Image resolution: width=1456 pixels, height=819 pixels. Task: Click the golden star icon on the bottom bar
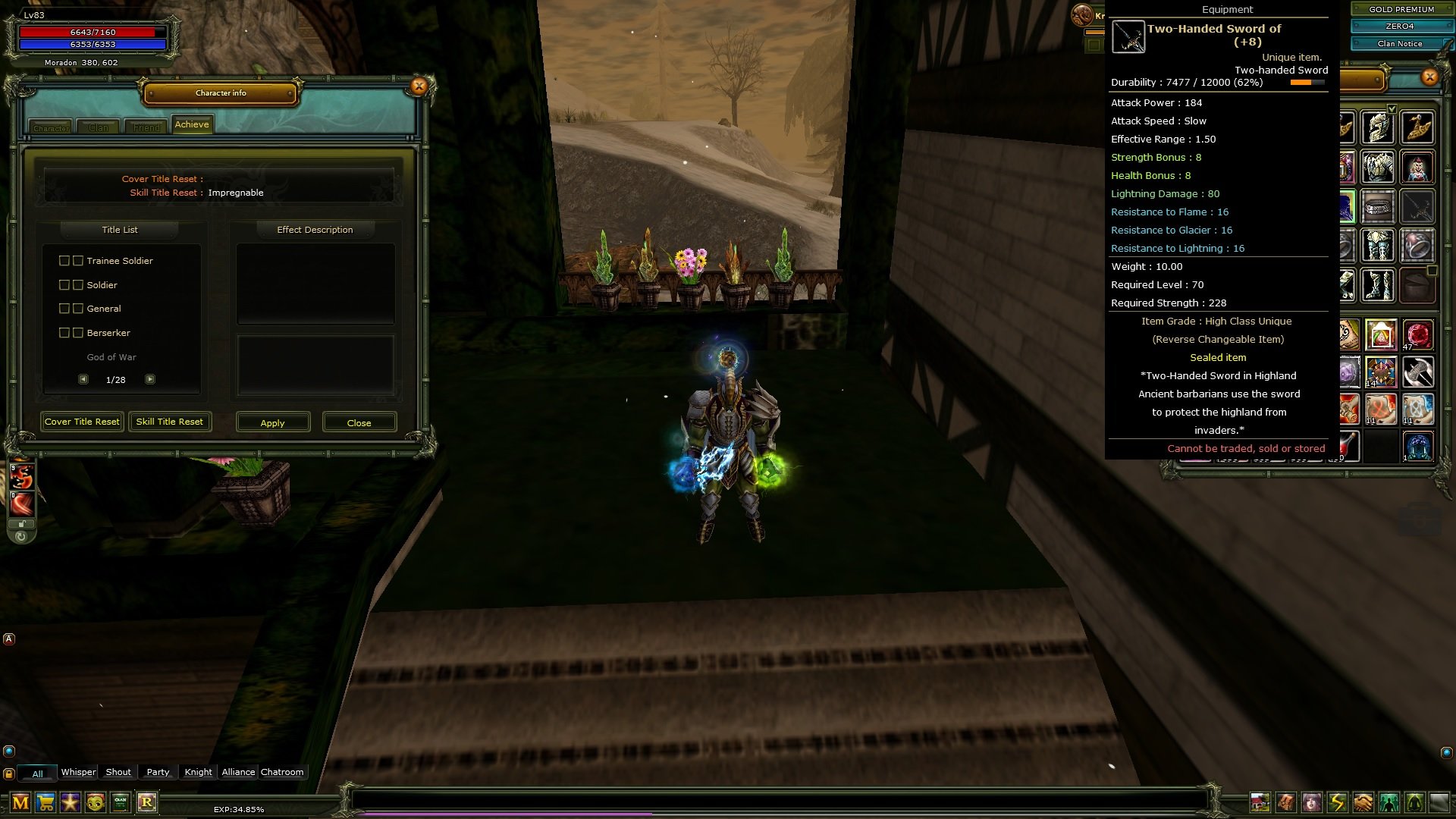[x=69, y=801]
